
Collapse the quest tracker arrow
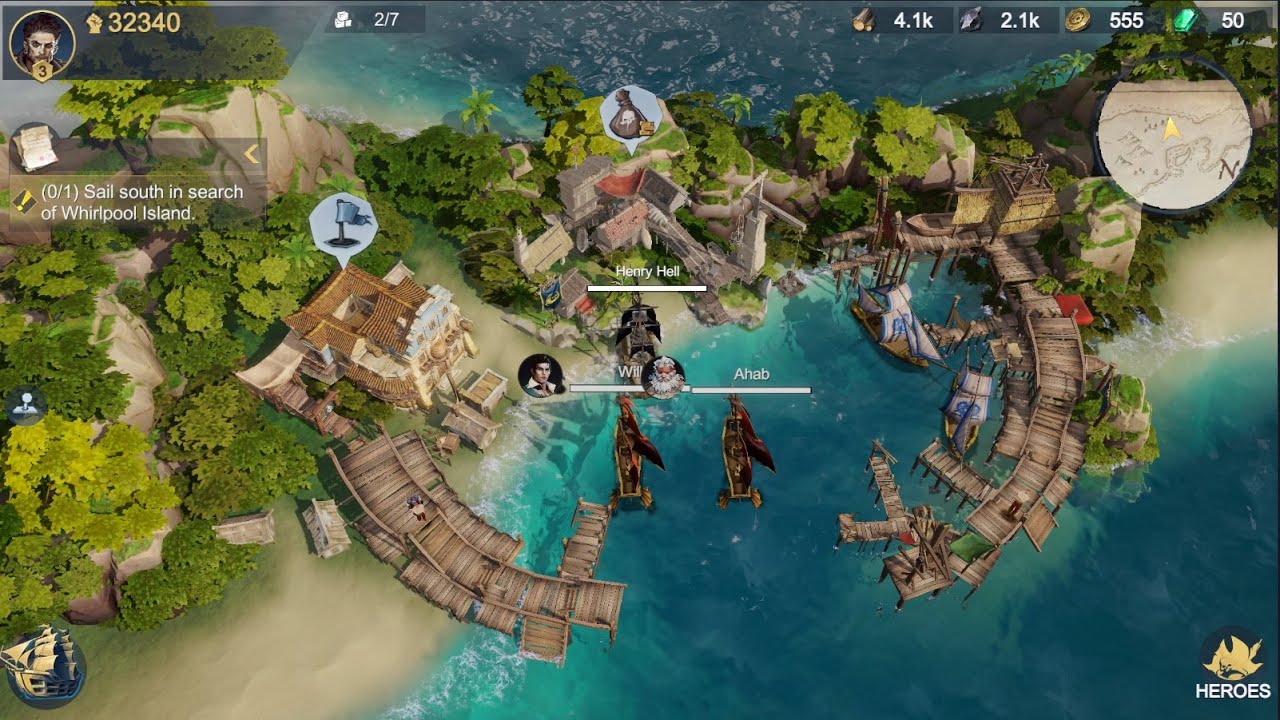point(251,153)
